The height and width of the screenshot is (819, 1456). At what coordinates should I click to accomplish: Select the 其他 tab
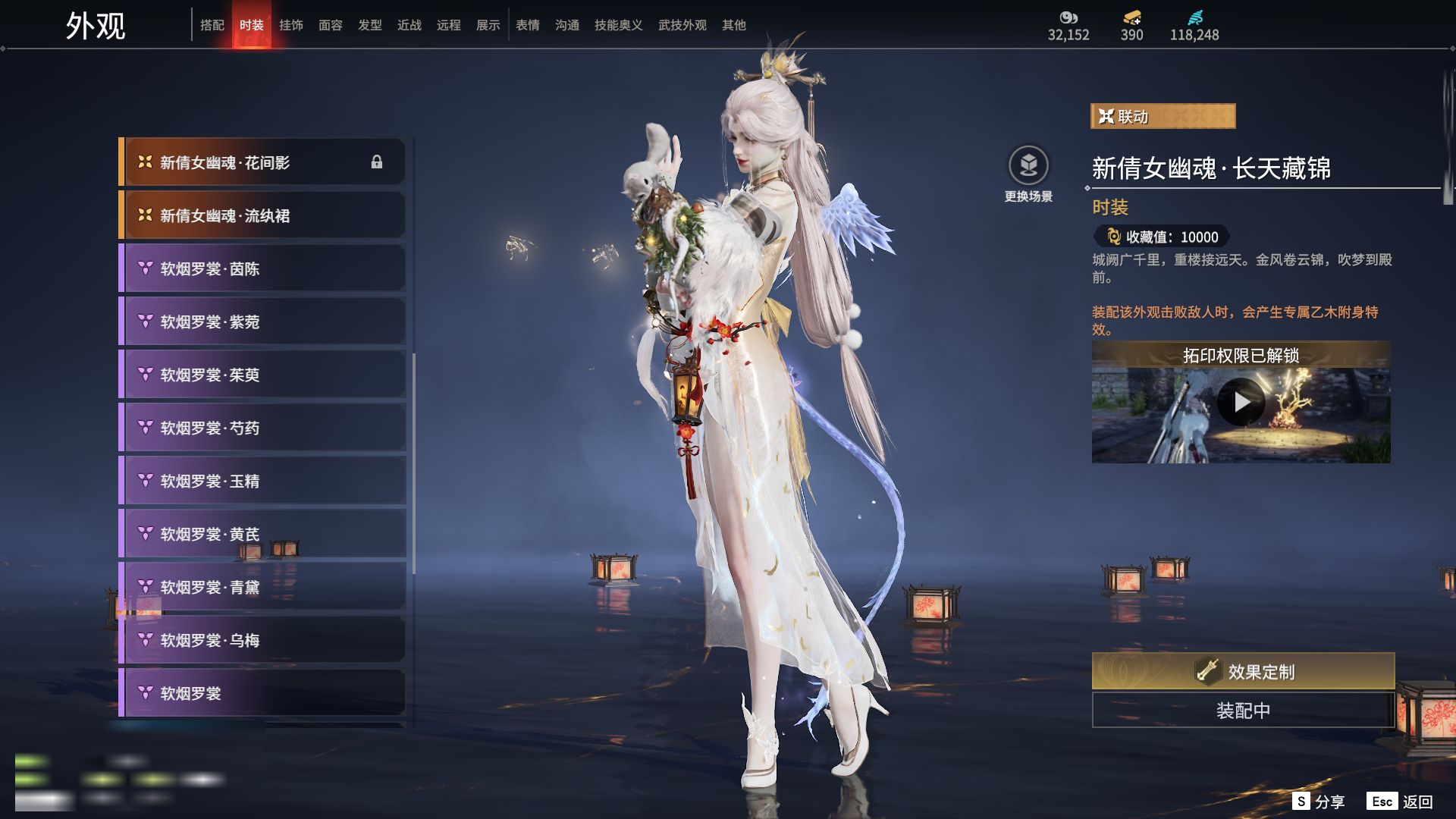coord(734,25)
